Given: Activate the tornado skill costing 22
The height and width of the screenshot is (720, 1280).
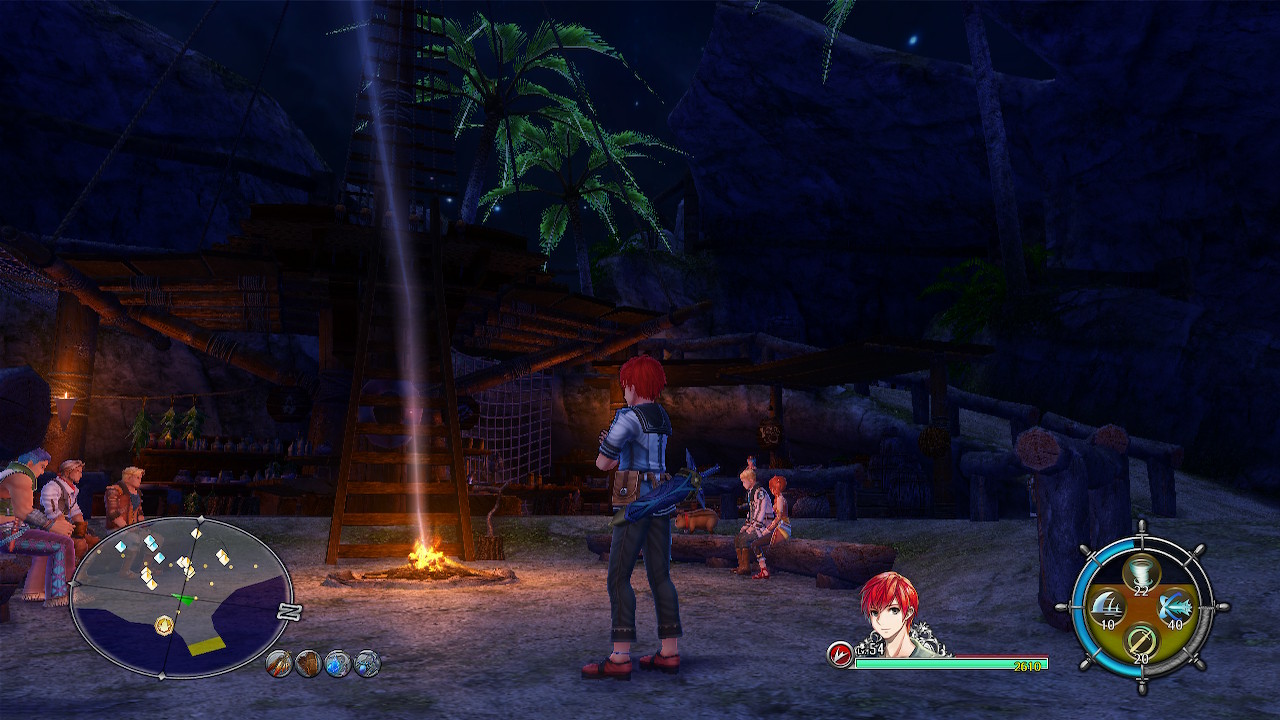Looking at the screenshot, I should (1140, 574).
